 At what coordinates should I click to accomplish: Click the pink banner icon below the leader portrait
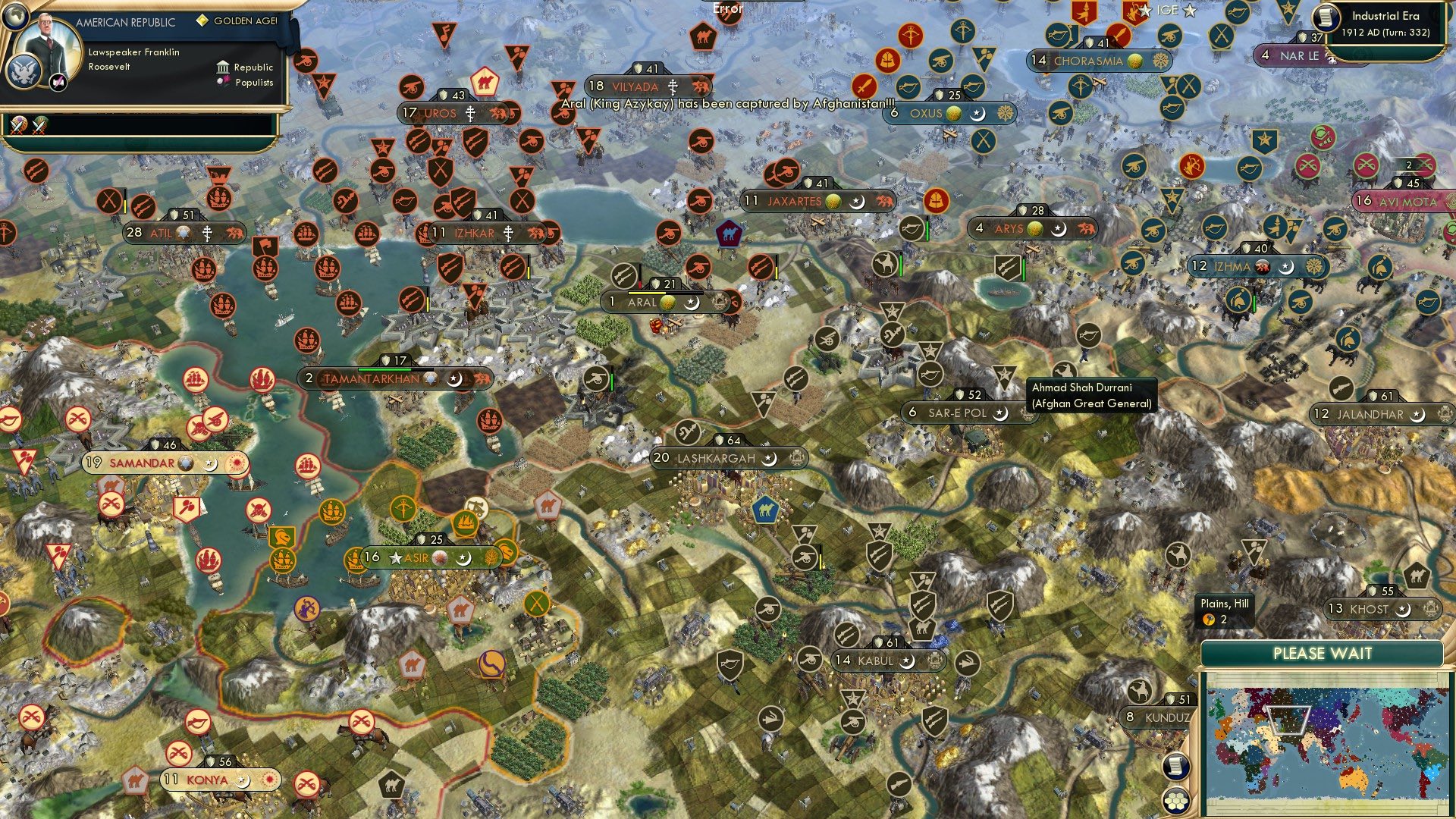point(58,83)
